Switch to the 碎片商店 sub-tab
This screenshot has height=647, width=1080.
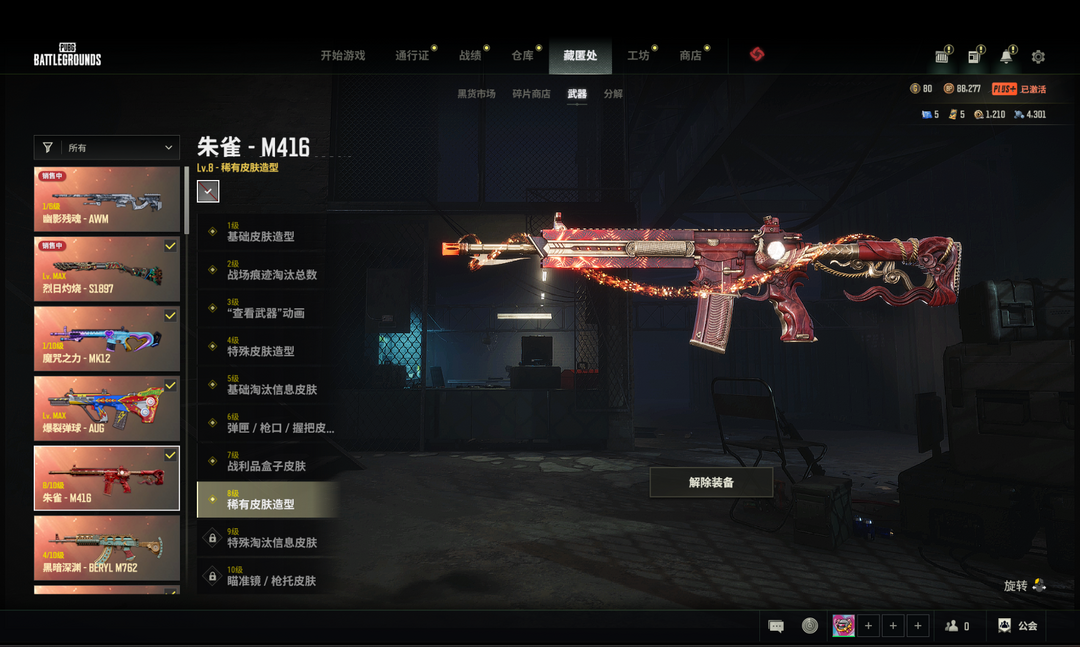tap(531, 94)
